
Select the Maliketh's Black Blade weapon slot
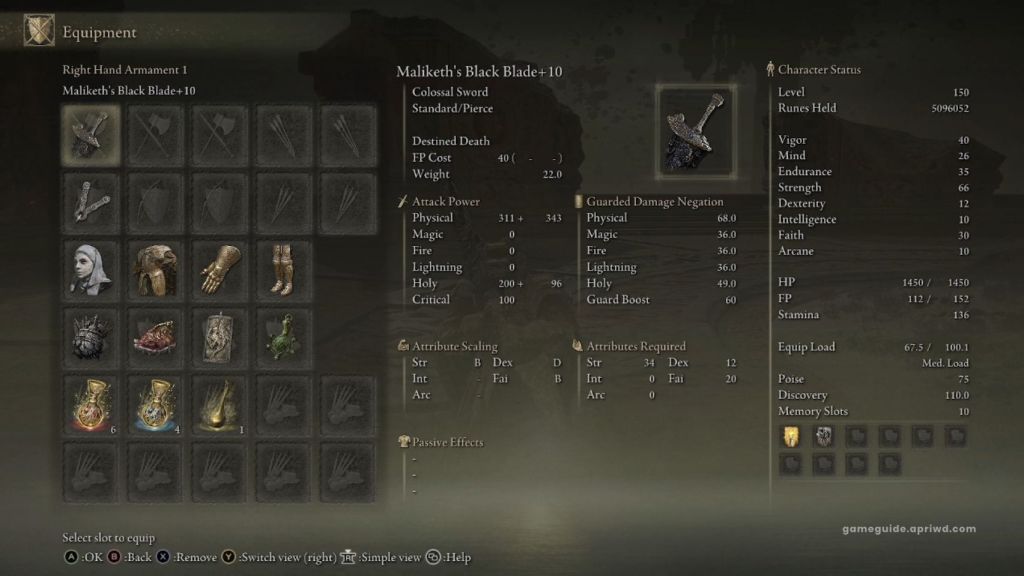[91, 134]
